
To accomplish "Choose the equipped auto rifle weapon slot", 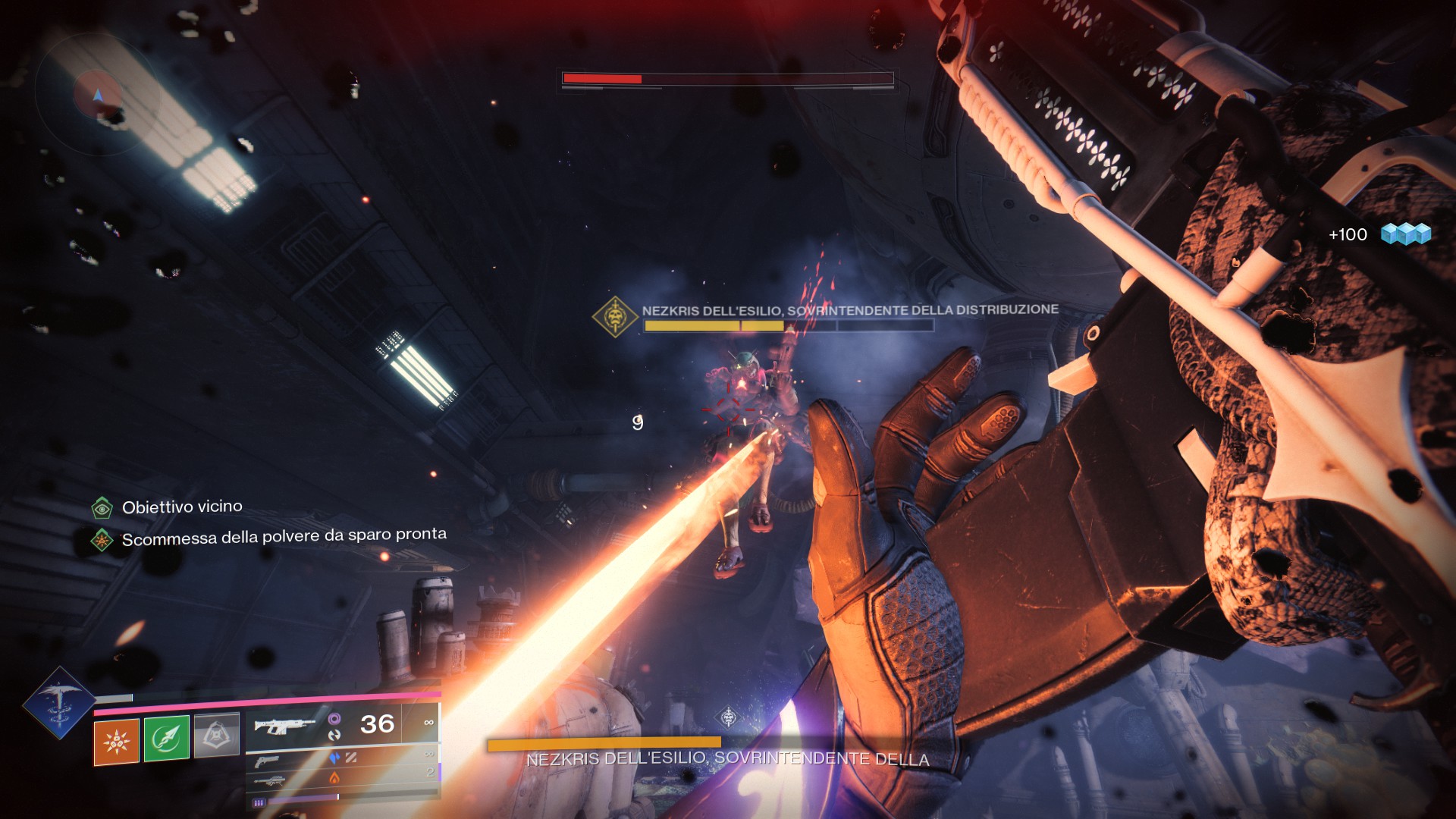I will tap(284, 726).
